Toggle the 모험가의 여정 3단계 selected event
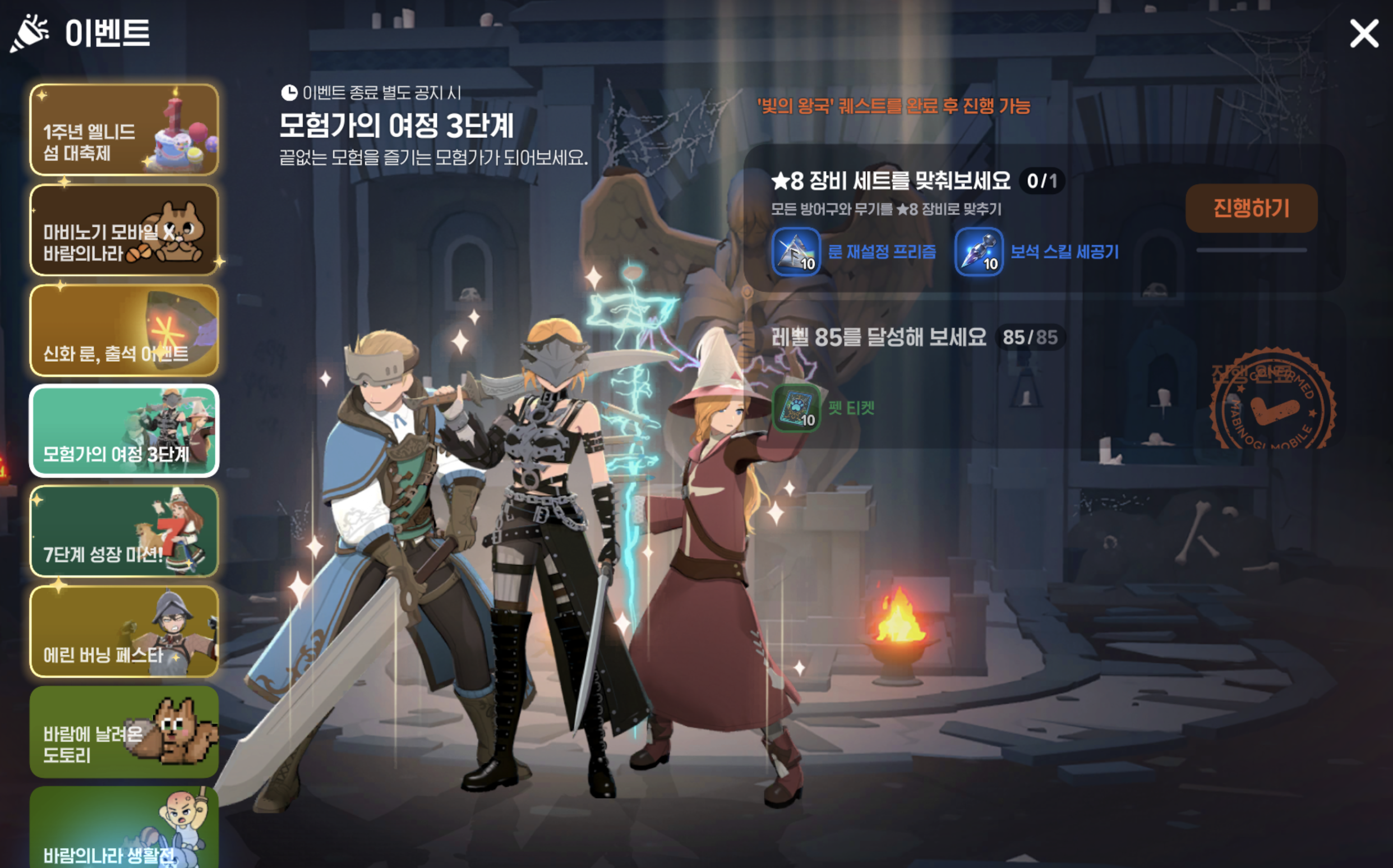1393x868 pixels. tap(123, 430)
